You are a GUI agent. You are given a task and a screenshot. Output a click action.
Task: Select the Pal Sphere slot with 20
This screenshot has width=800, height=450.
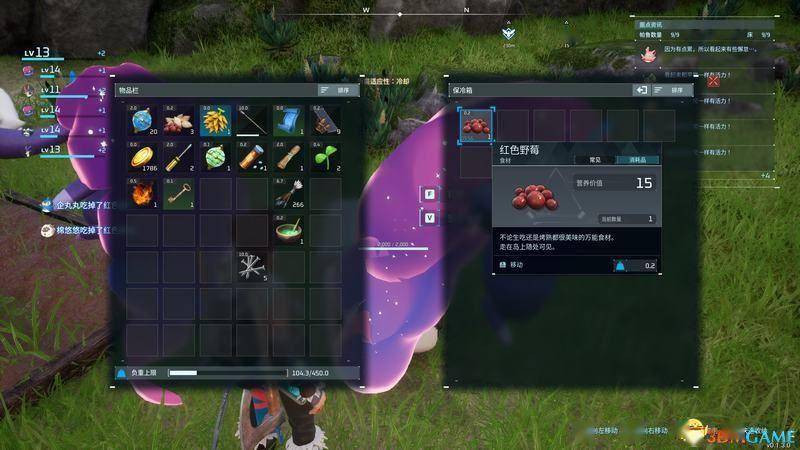(142, 122)
